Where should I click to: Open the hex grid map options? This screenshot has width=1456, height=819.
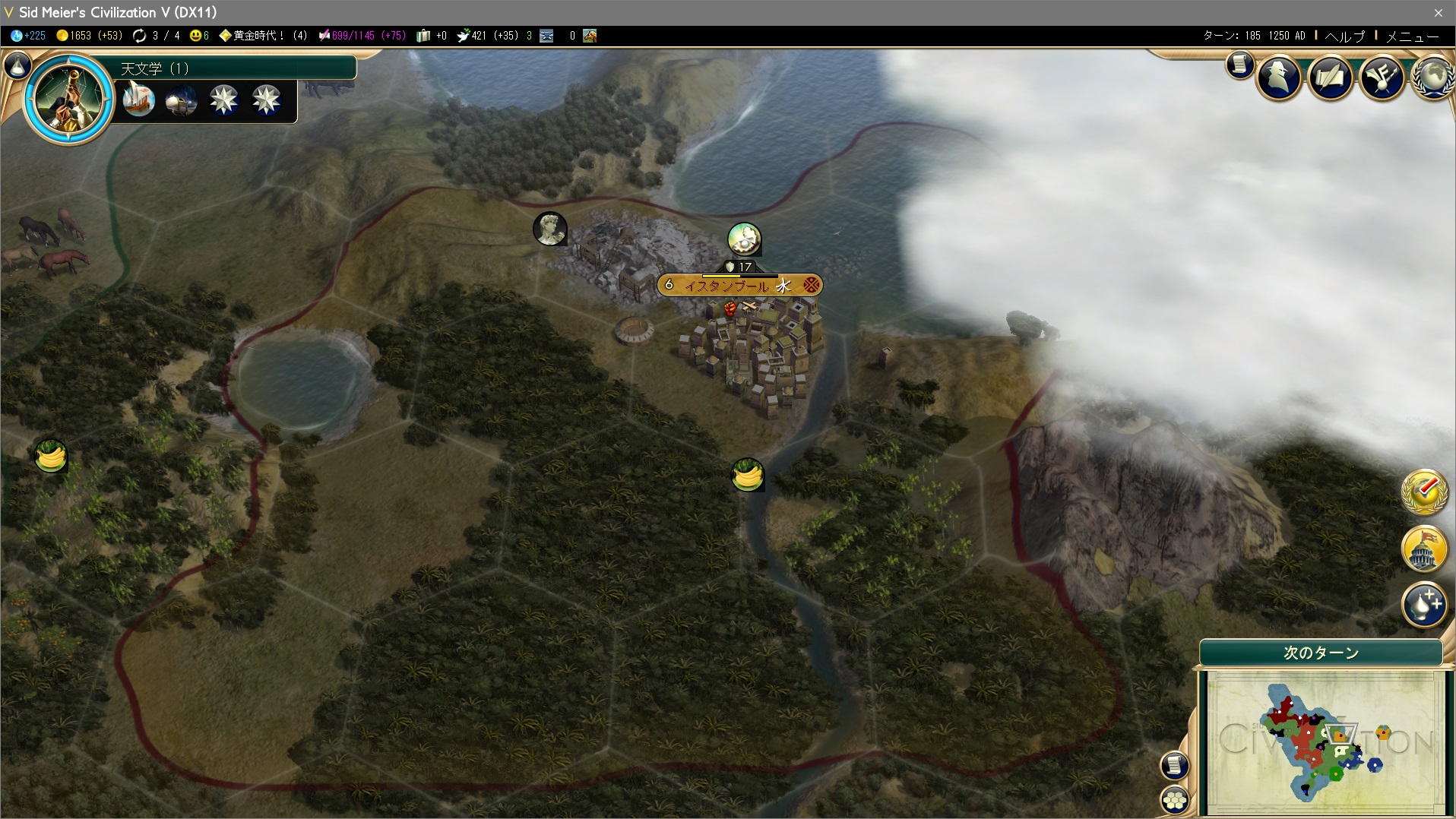(x=1175, y=800)
